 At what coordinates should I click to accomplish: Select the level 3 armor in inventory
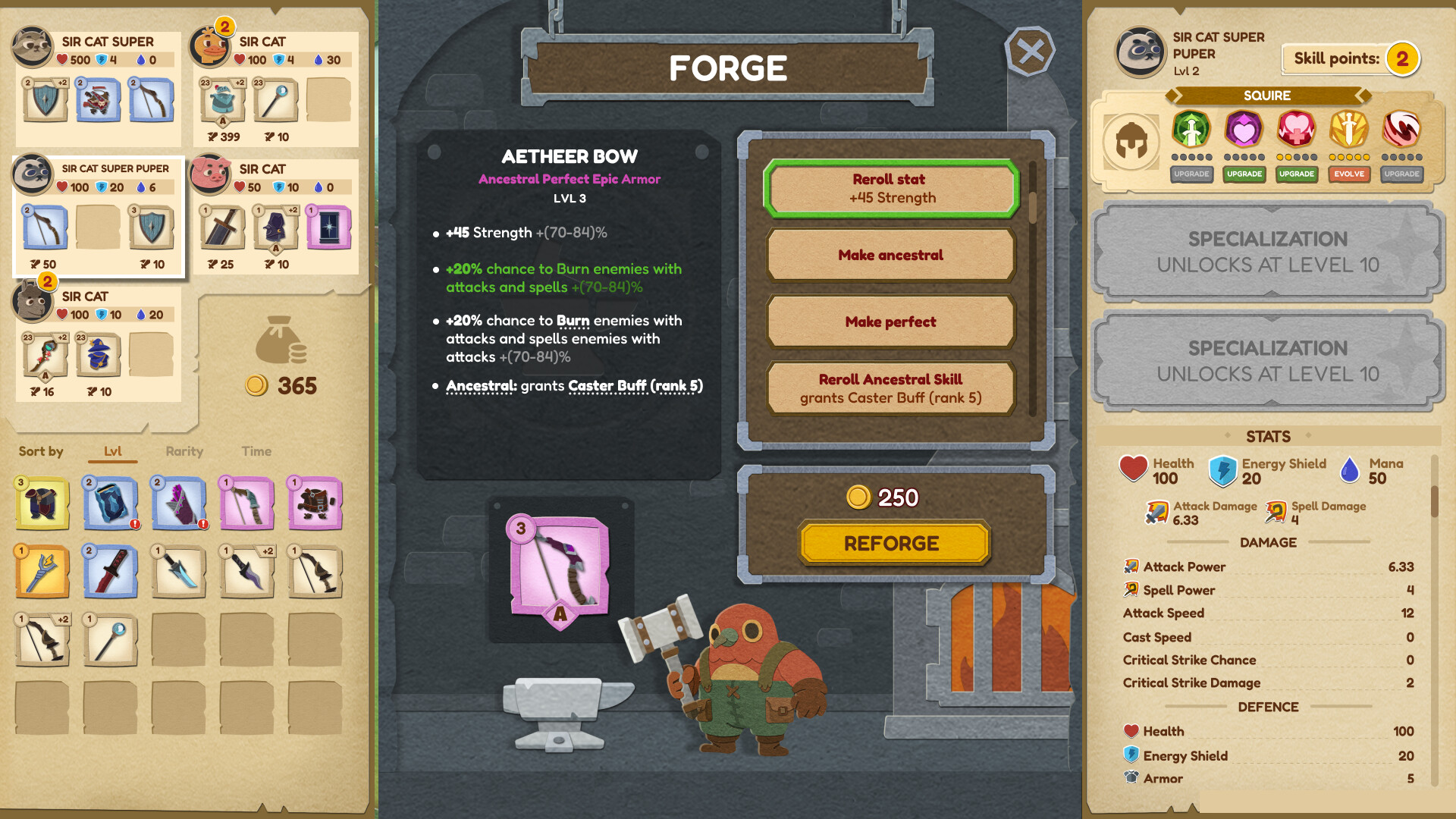(x=43, y=502)
